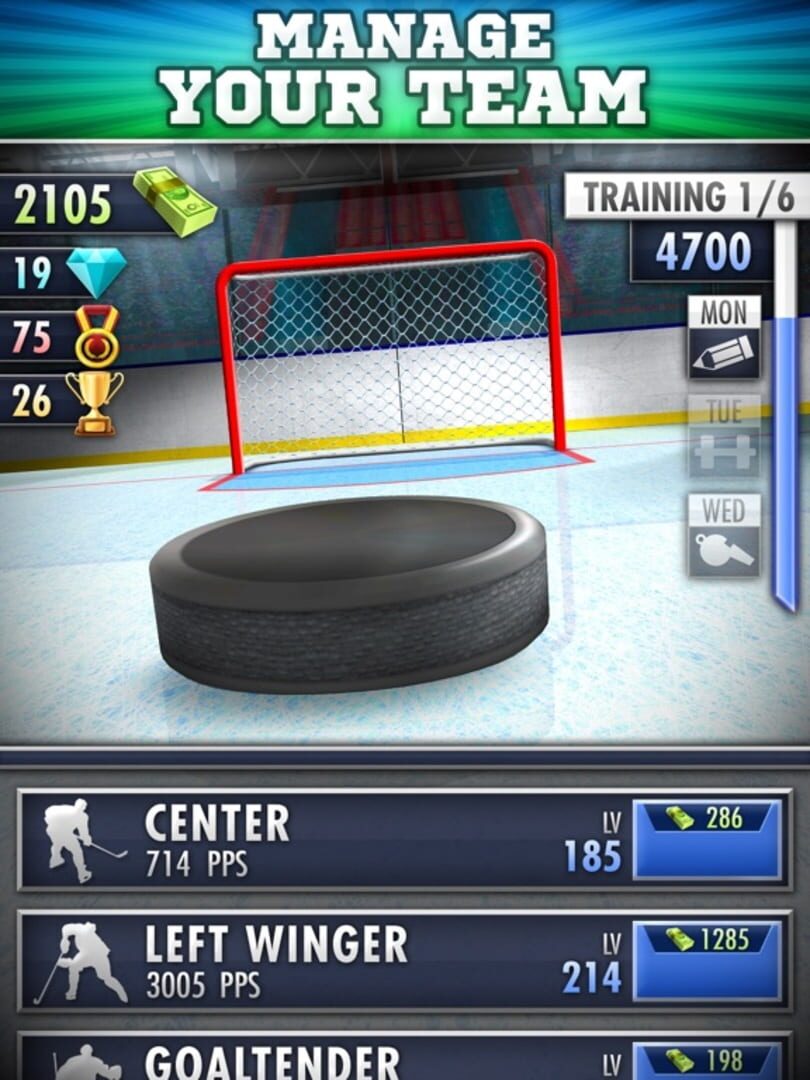Select the Left Winger player row

click(x=320, y=961)
